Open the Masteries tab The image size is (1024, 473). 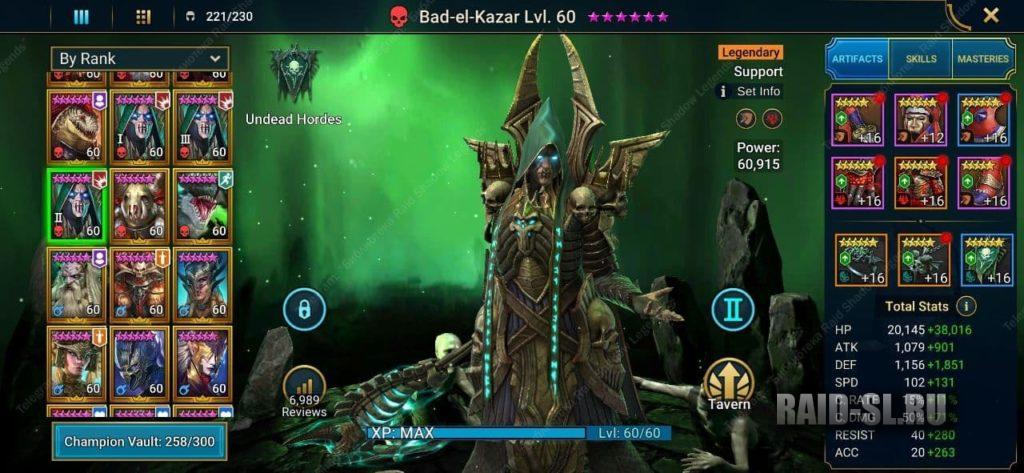[x=983, y=59]
